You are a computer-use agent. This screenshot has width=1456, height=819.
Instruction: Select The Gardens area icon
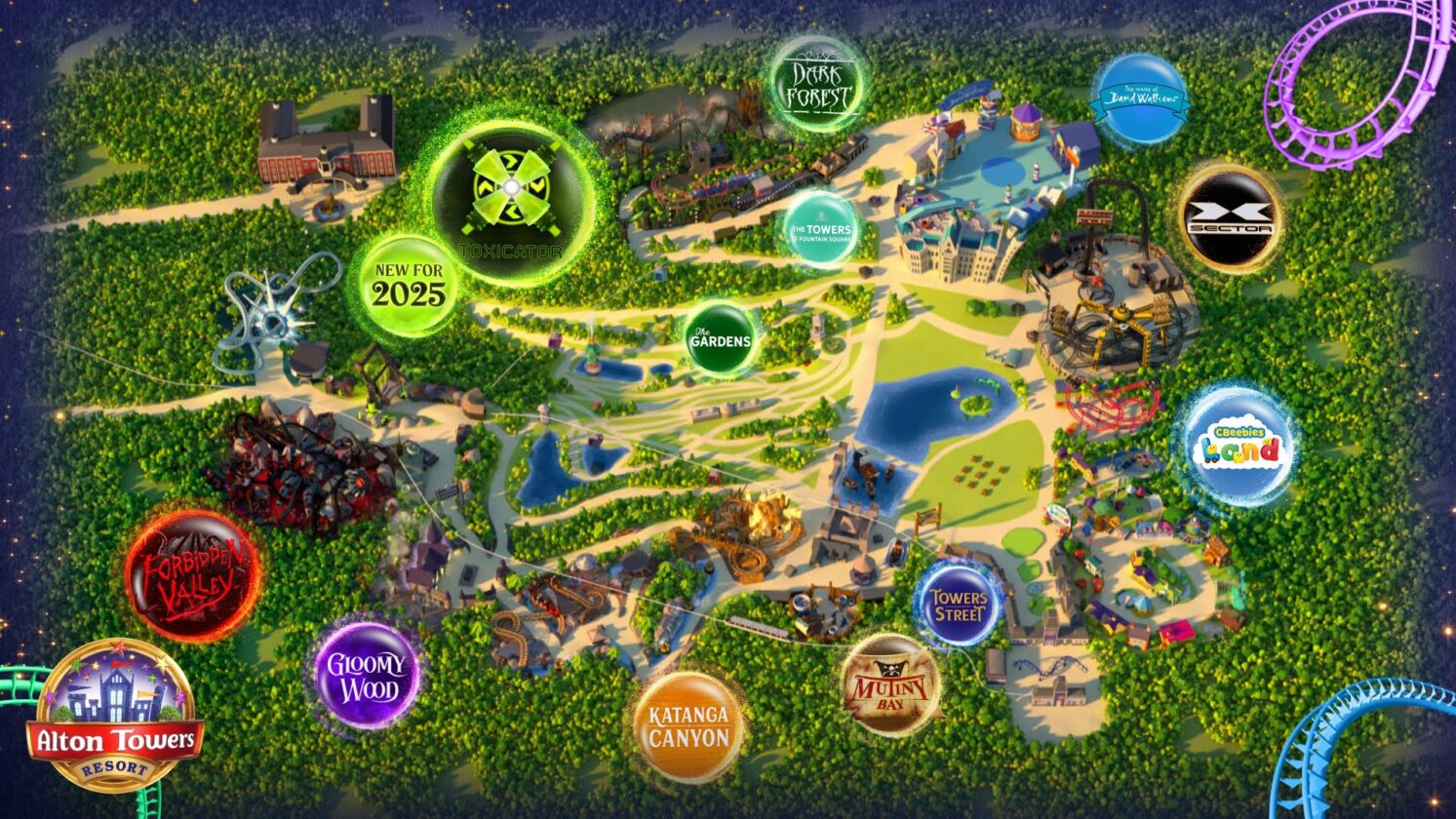(720, 338)
